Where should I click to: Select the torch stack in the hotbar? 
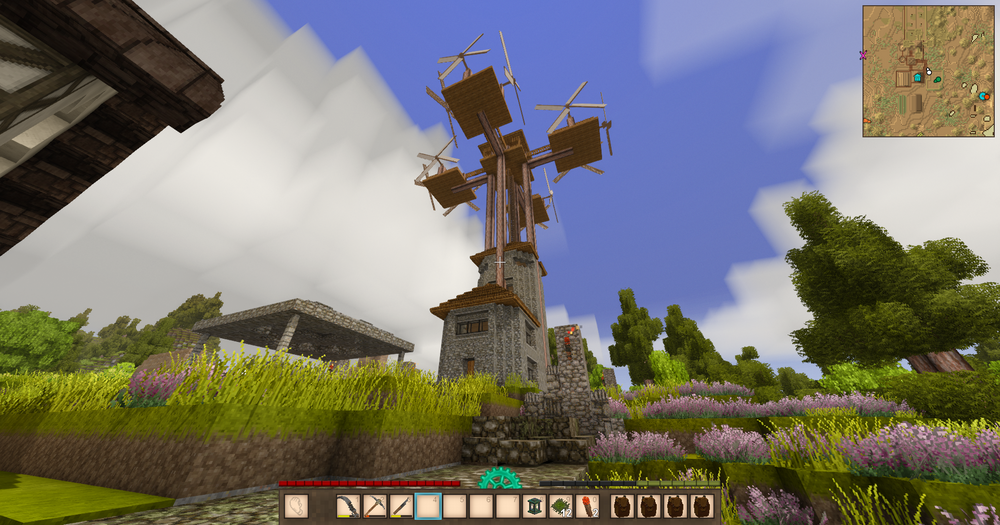588,507
